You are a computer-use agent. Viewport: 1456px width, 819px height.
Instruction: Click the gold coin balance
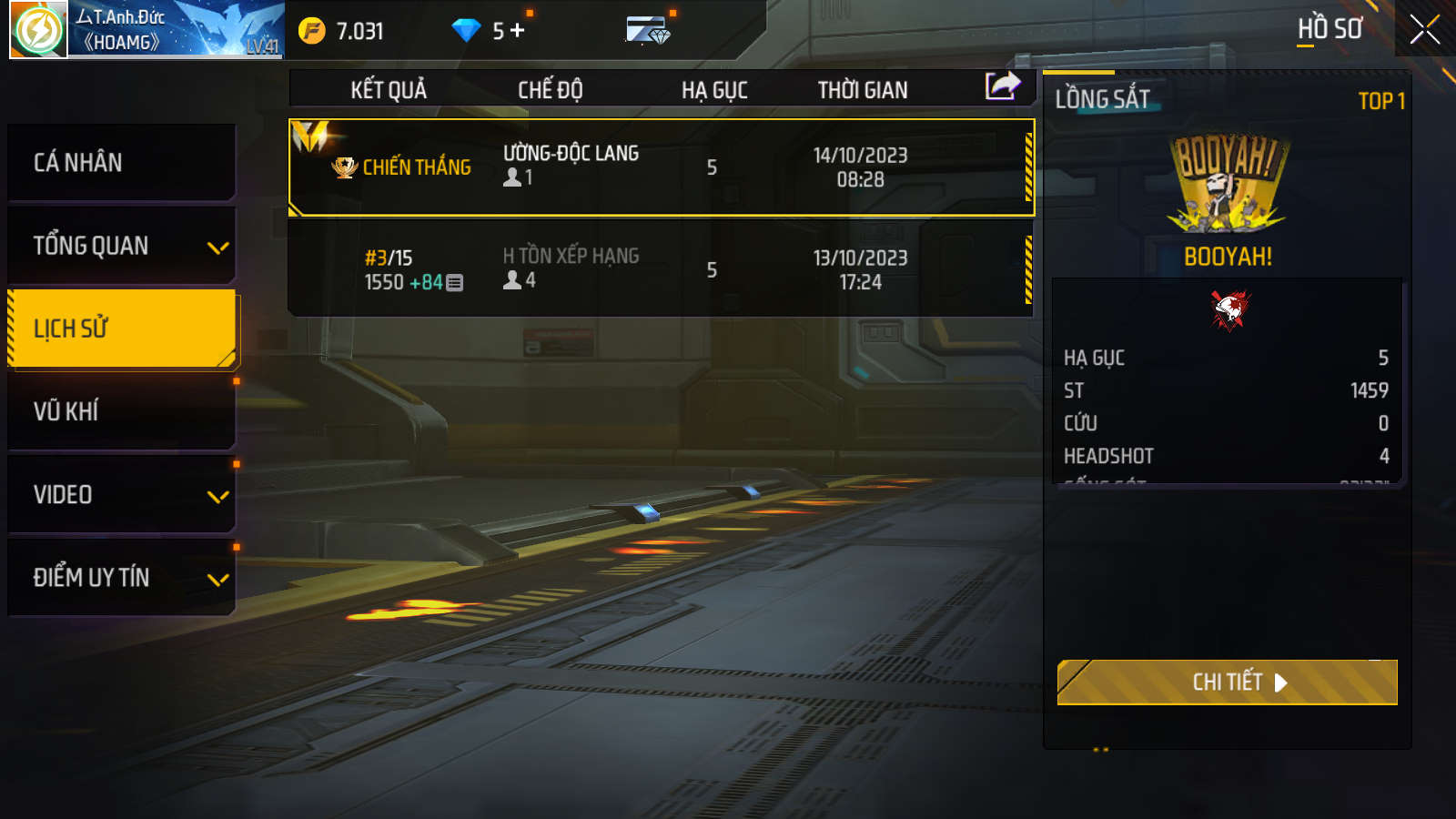[342, 31]
